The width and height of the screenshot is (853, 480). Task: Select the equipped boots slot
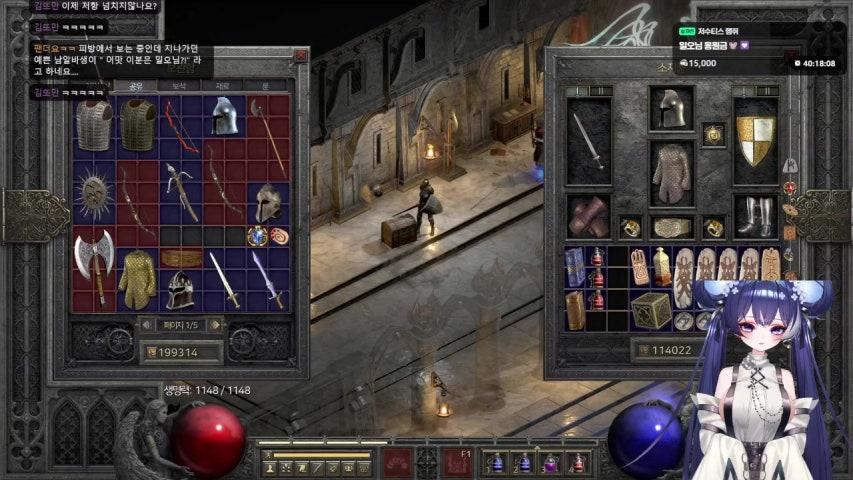755,216
